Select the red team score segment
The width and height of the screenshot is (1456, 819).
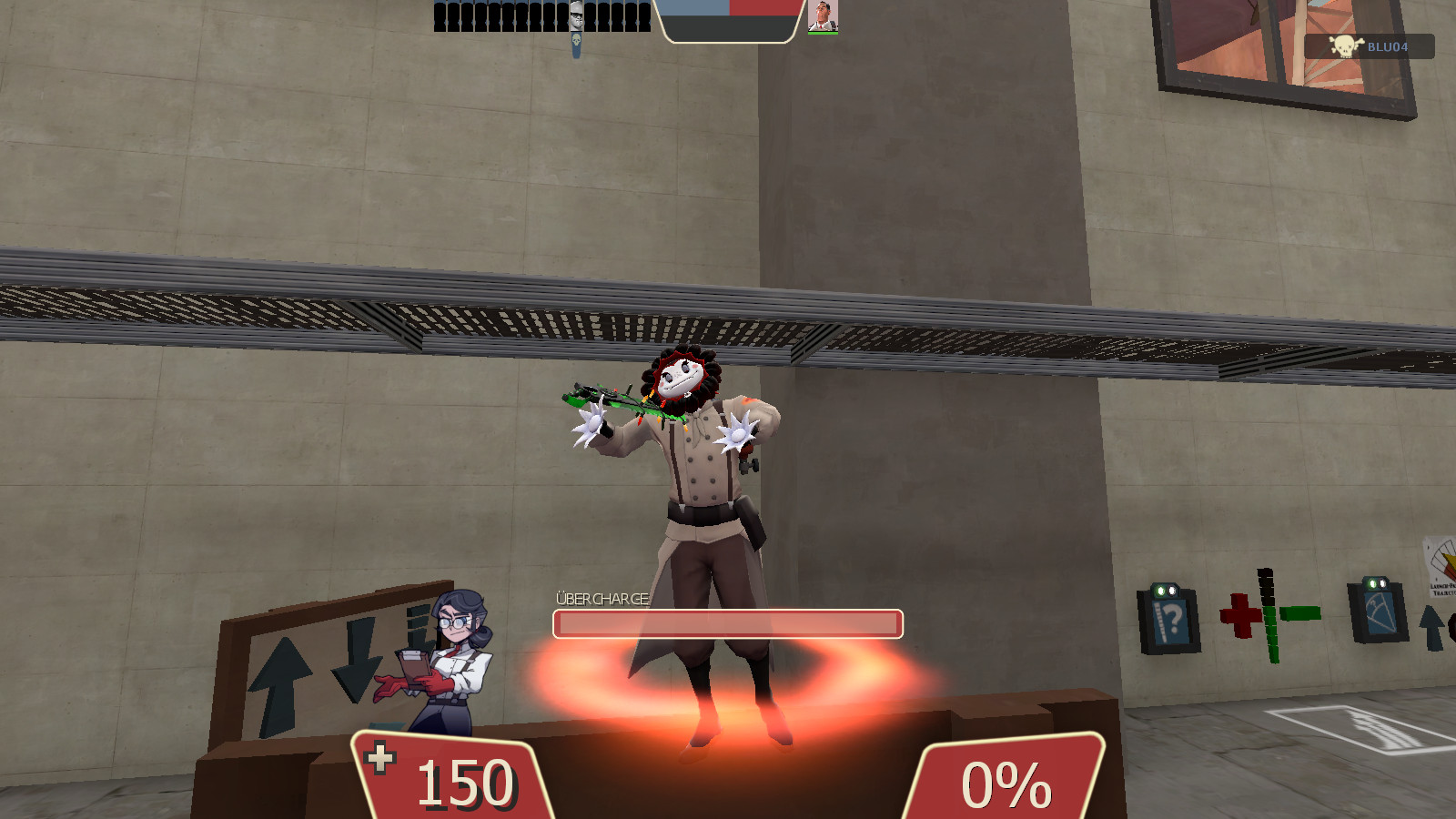point(763,7)
